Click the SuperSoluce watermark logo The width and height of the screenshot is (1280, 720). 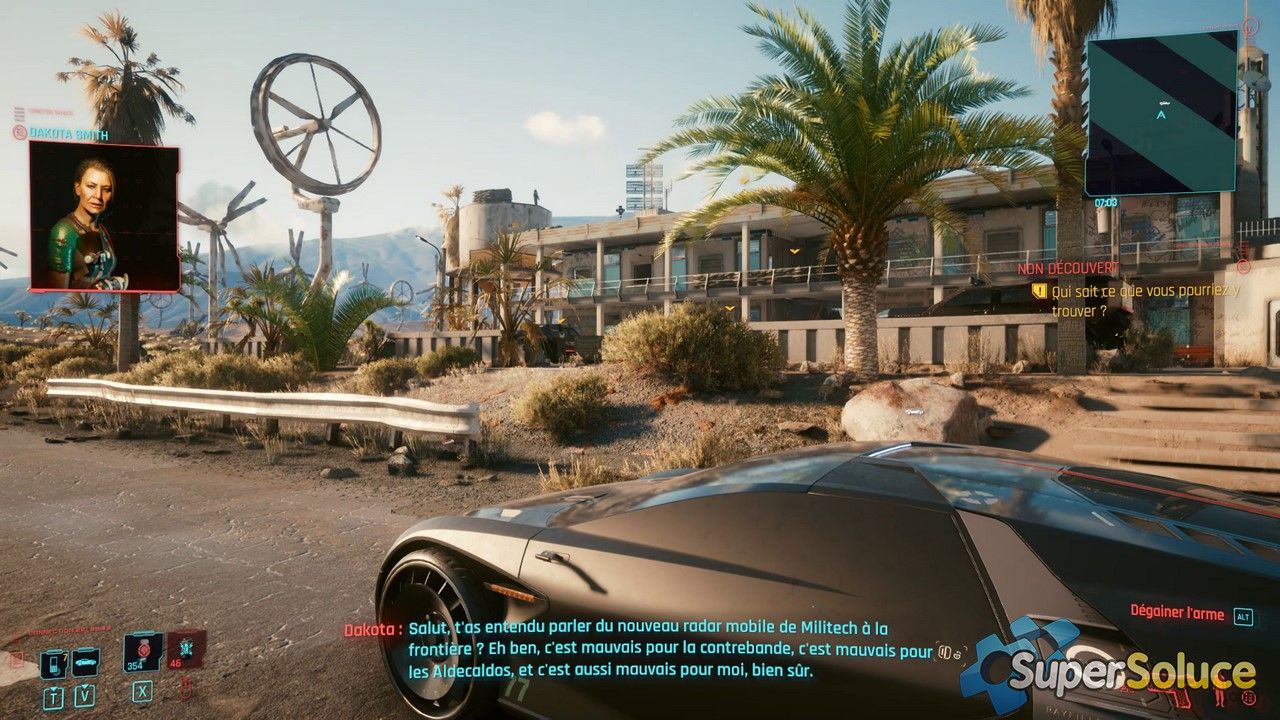(x=1110, y=668)
